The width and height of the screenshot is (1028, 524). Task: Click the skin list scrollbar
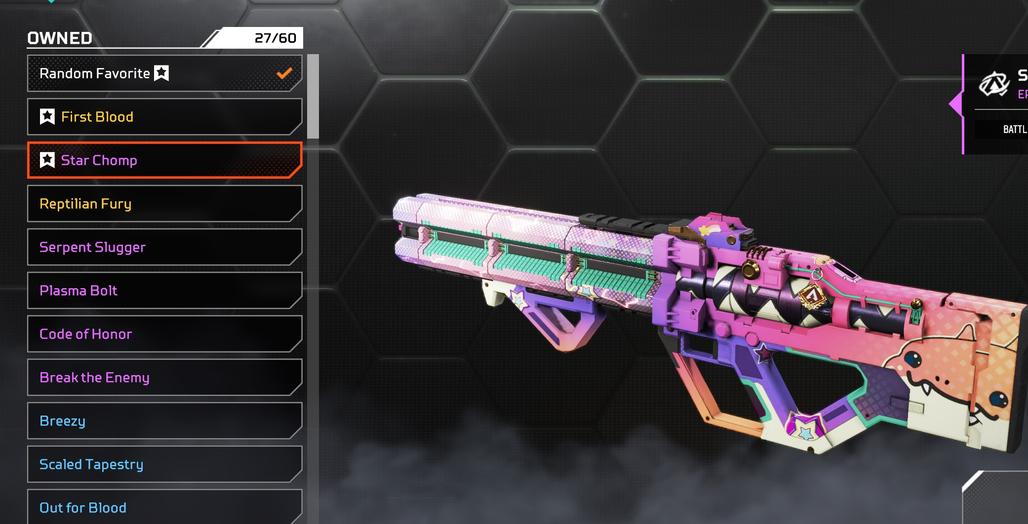pos(313,97)
